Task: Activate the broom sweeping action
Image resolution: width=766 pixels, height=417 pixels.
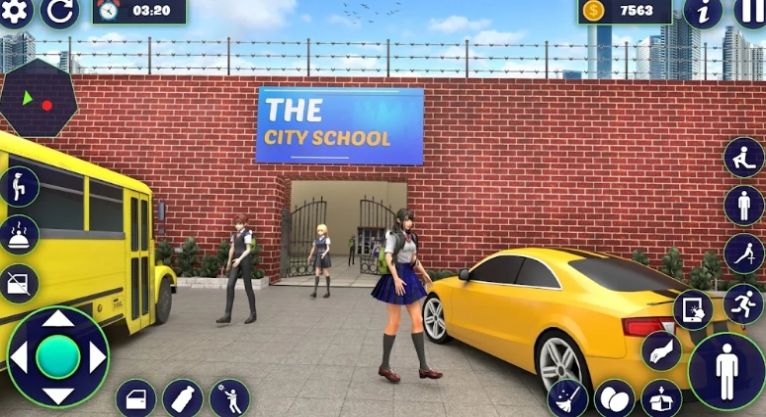Action: tap(568, 398)
